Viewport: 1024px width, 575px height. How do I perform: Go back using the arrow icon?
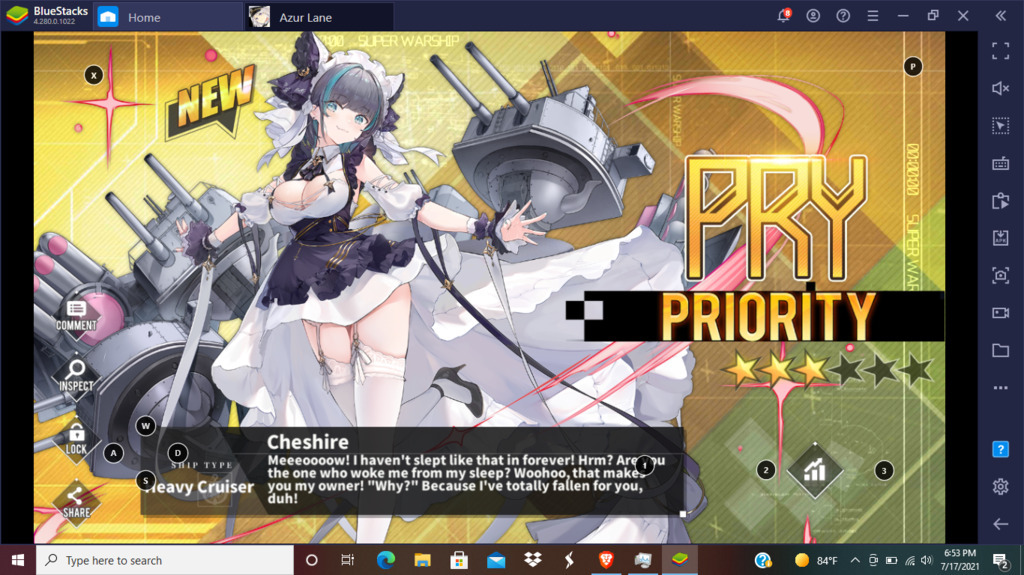pos(1000,524)
